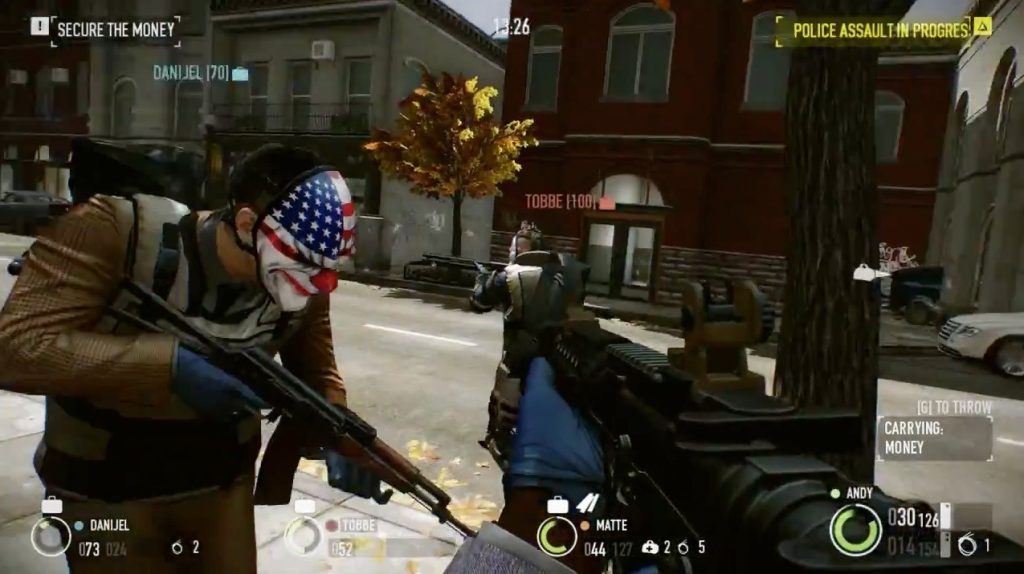Click the briefcase icon above Tobbe's panel
1024x574 pixels.
303,506
